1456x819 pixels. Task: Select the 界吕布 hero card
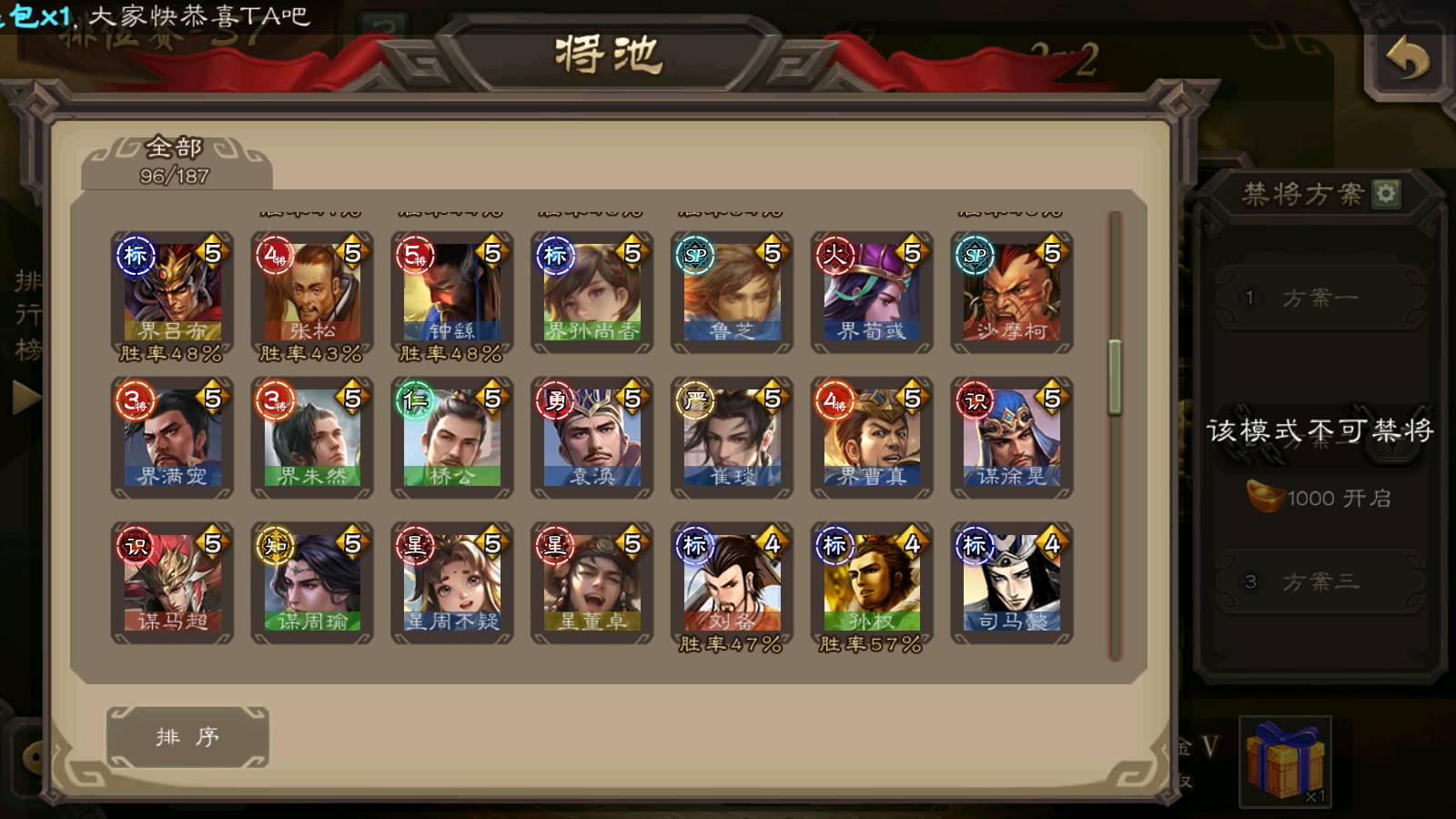(x=172, y=291)
